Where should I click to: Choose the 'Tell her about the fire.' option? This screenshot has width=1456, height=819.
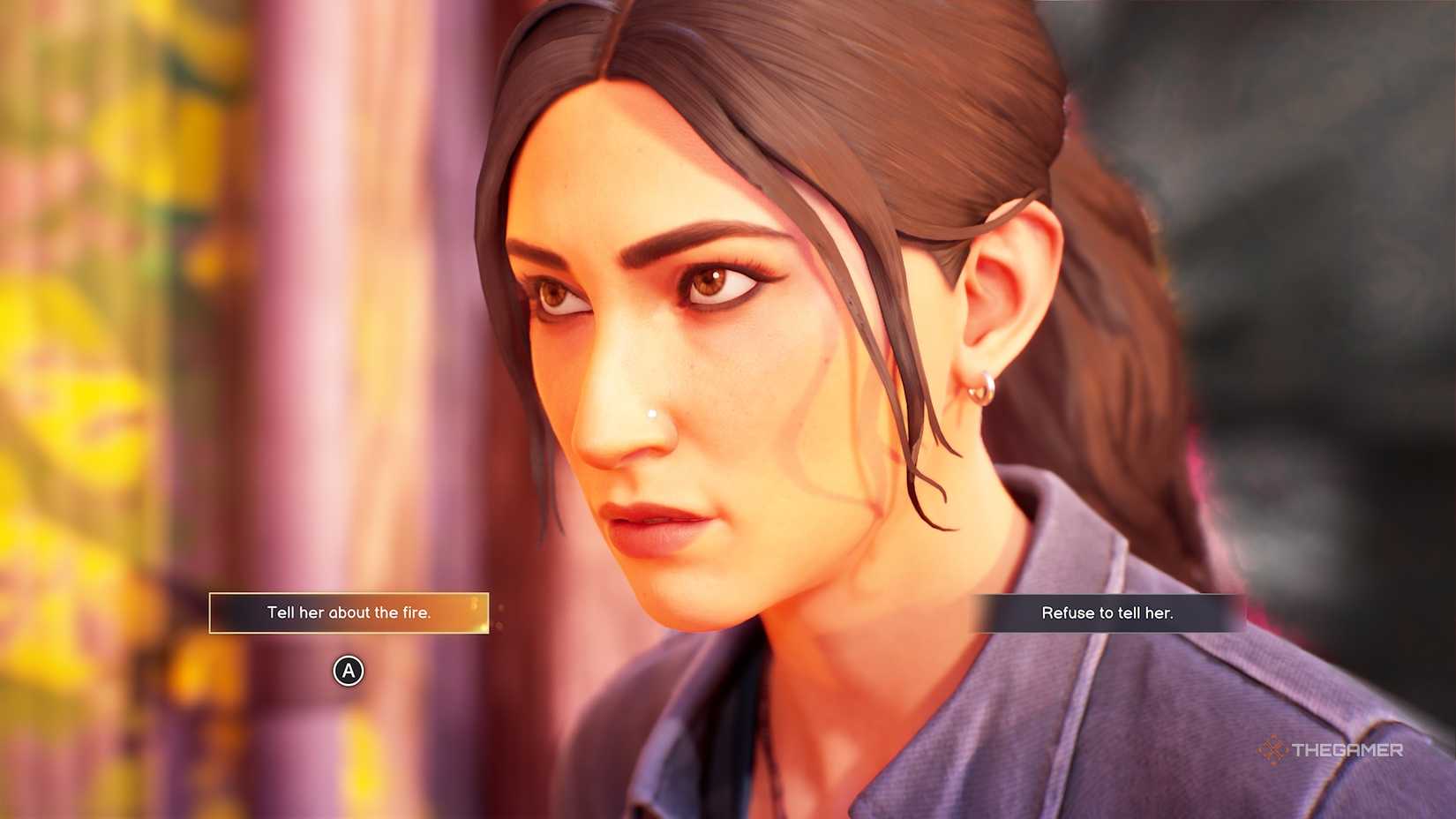(348, 612)
